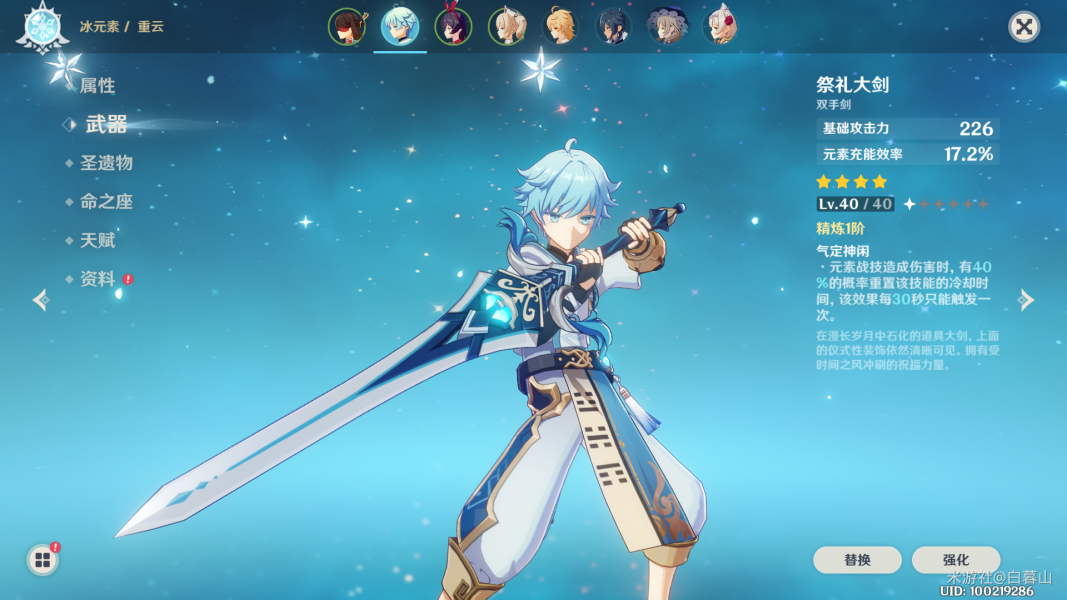1067x600 pixels.
Task: Show the 天赋 talents section
Action: point(98,240)
